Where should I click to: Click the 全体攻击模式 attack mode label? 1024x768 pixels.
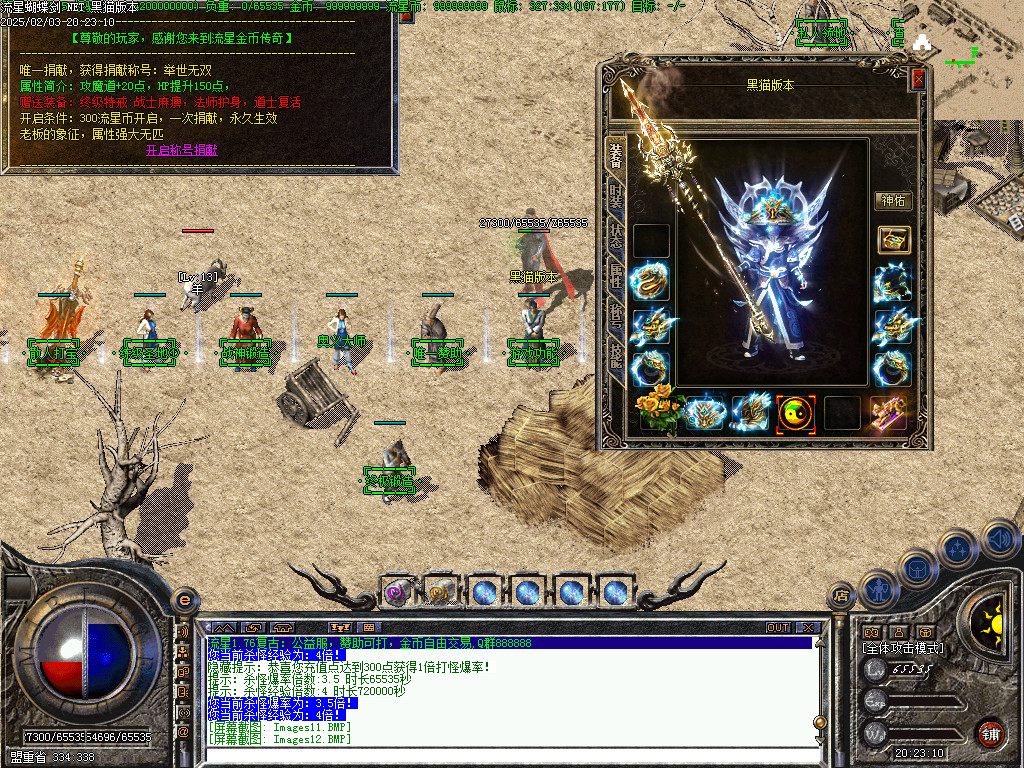(903, 648)
